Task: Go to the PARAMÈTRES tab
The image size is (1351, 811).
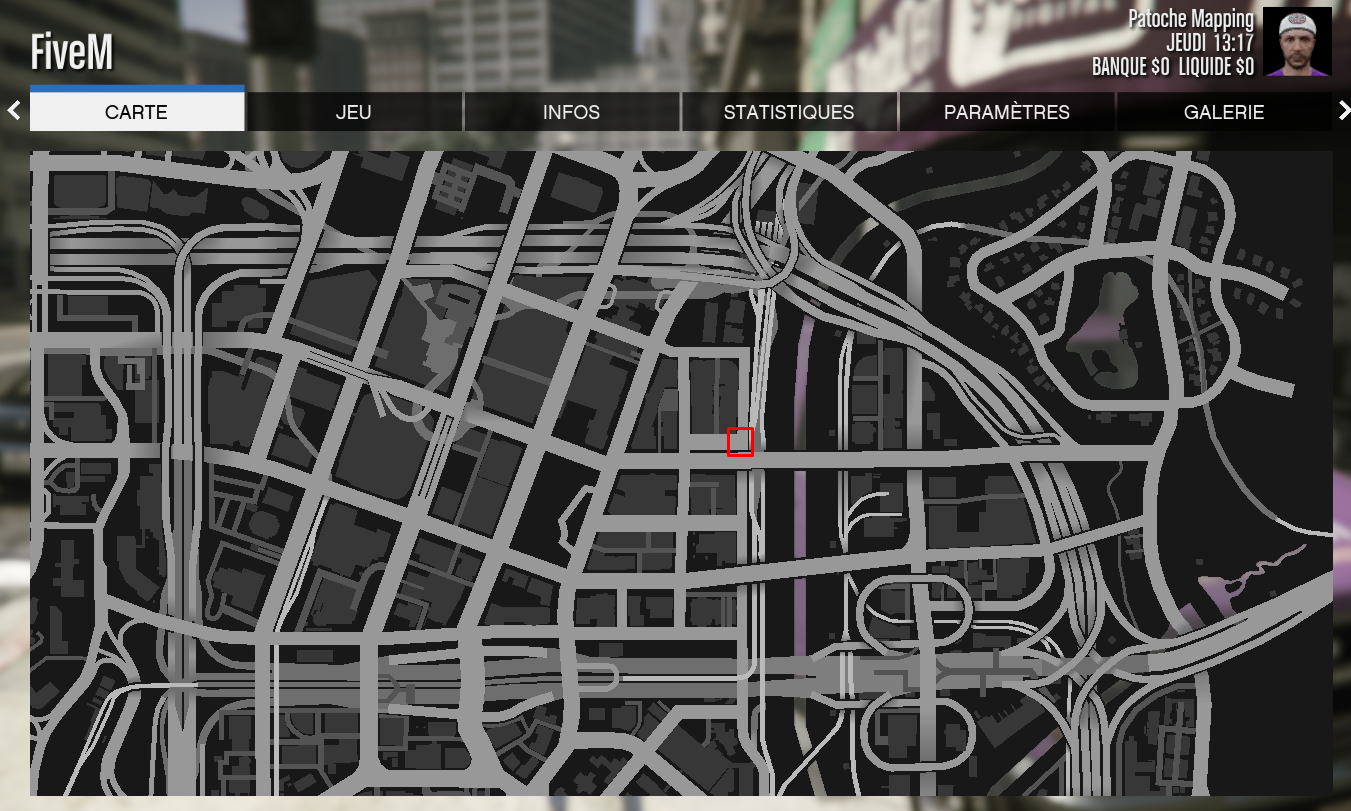Action: 1006,112
